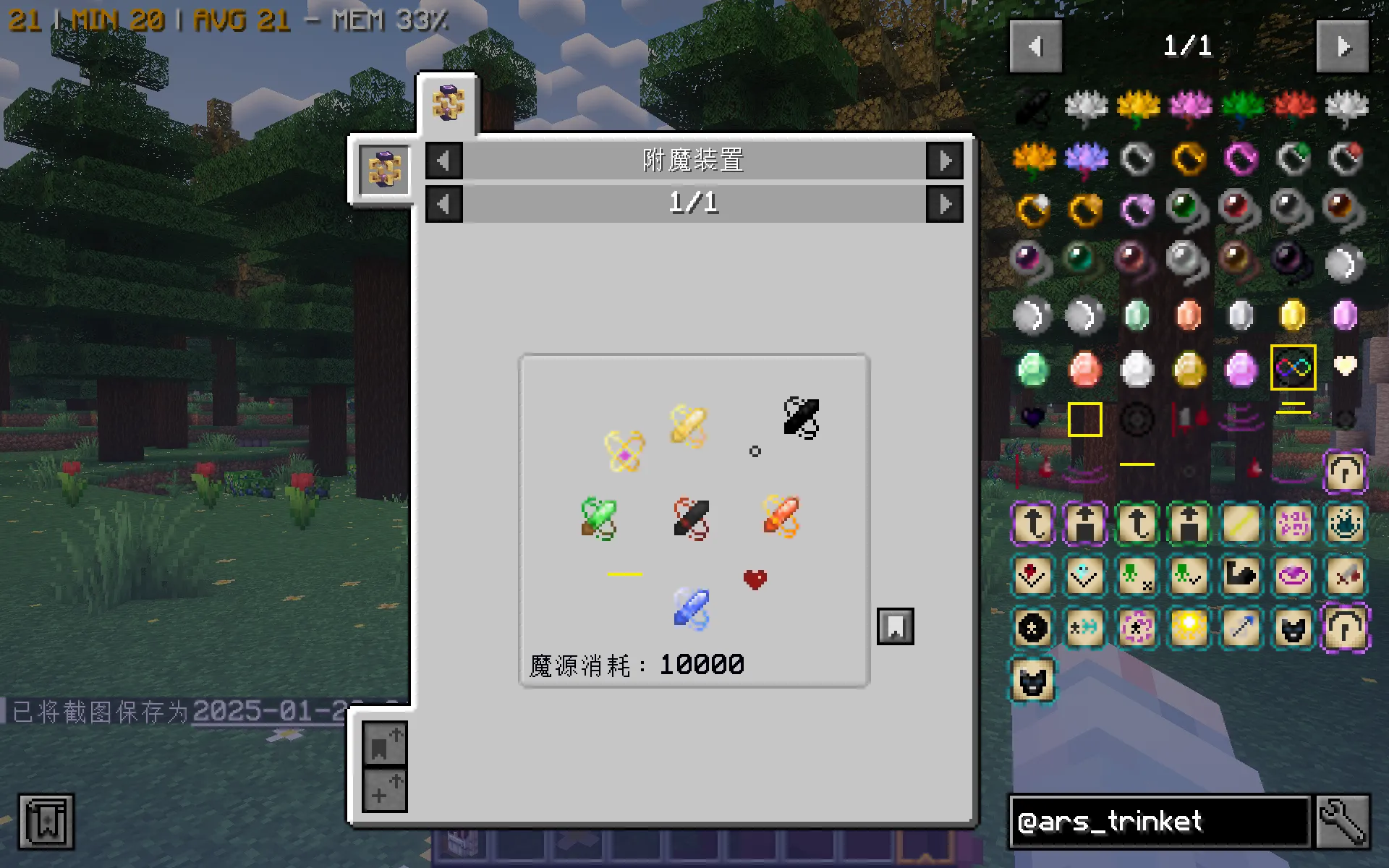Switch to the Enchanting Apparatus tab above the window
The height and width of the screenshot is (868, 1389).
[448, 101]
